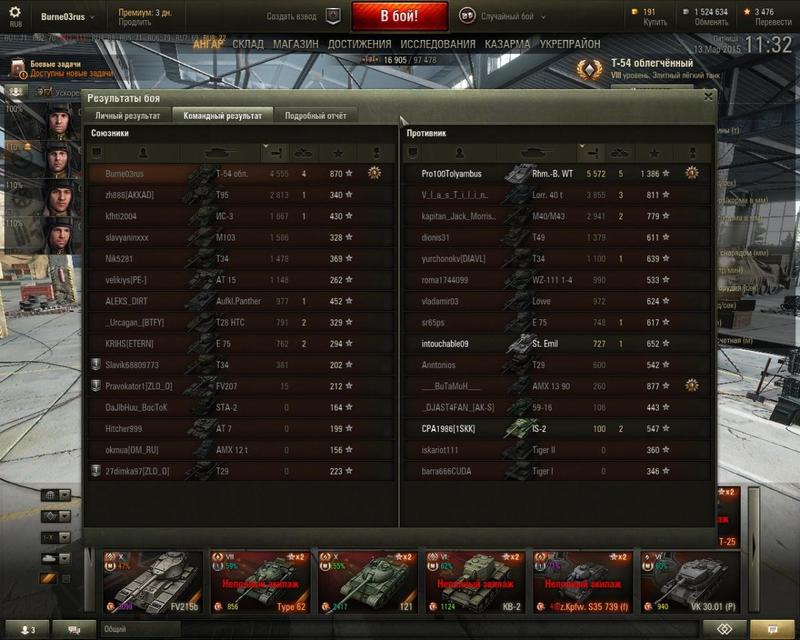800x640 pixels.
Task: Close the battle results window
Action: (708, 97)
